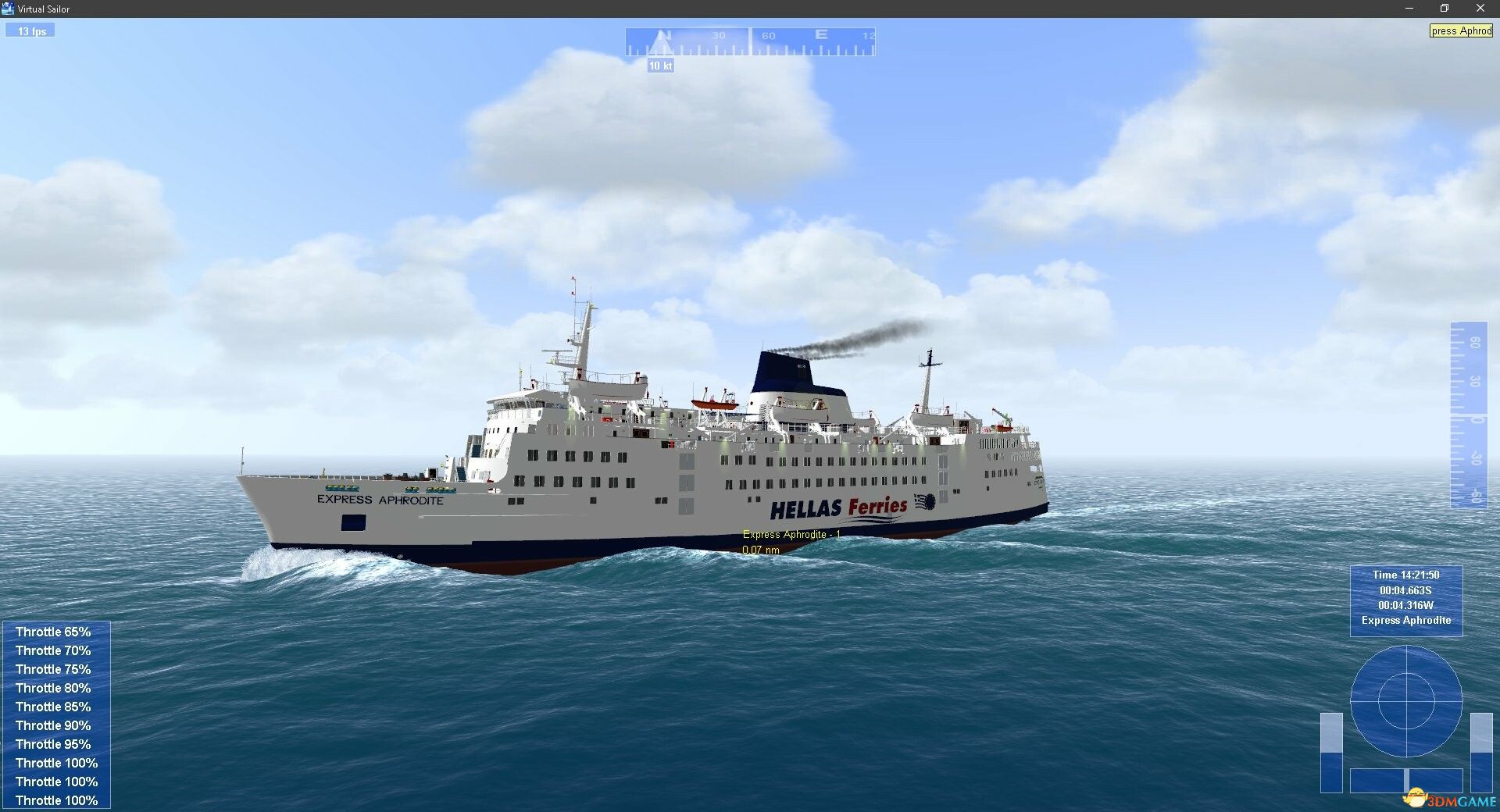The height and width of the screenshot is (812, 1500).
Task: Click the Throttle 100% entry
Action: pos(56,763)
